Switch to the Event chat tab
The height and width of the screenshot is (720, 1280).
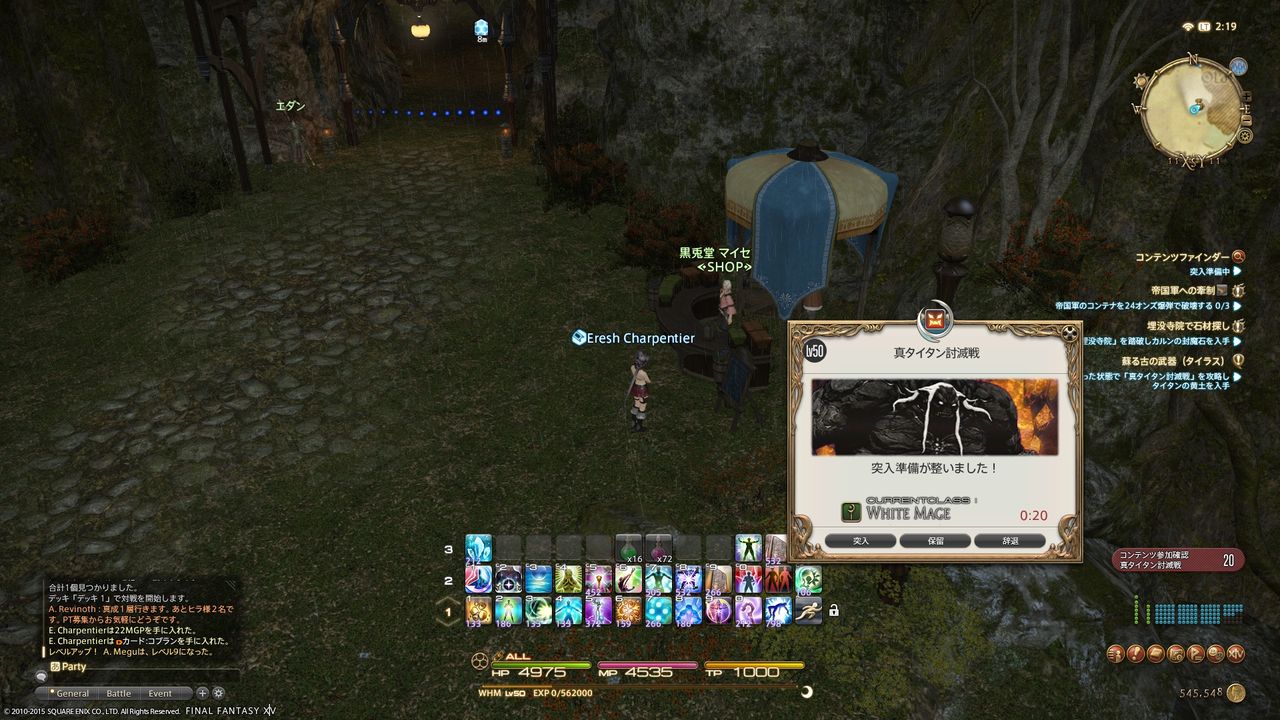coord(159,693)
